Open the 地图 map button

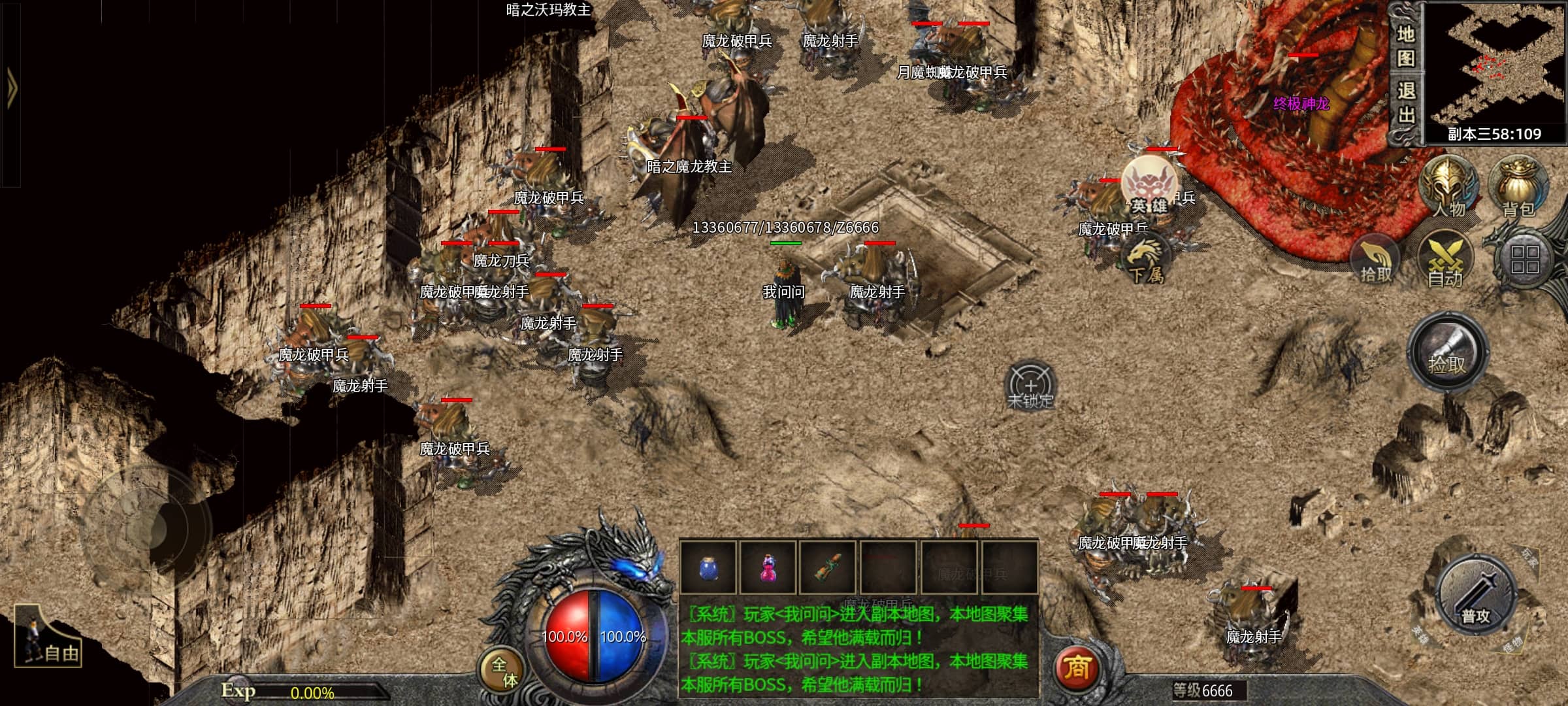pos(1405,46)
